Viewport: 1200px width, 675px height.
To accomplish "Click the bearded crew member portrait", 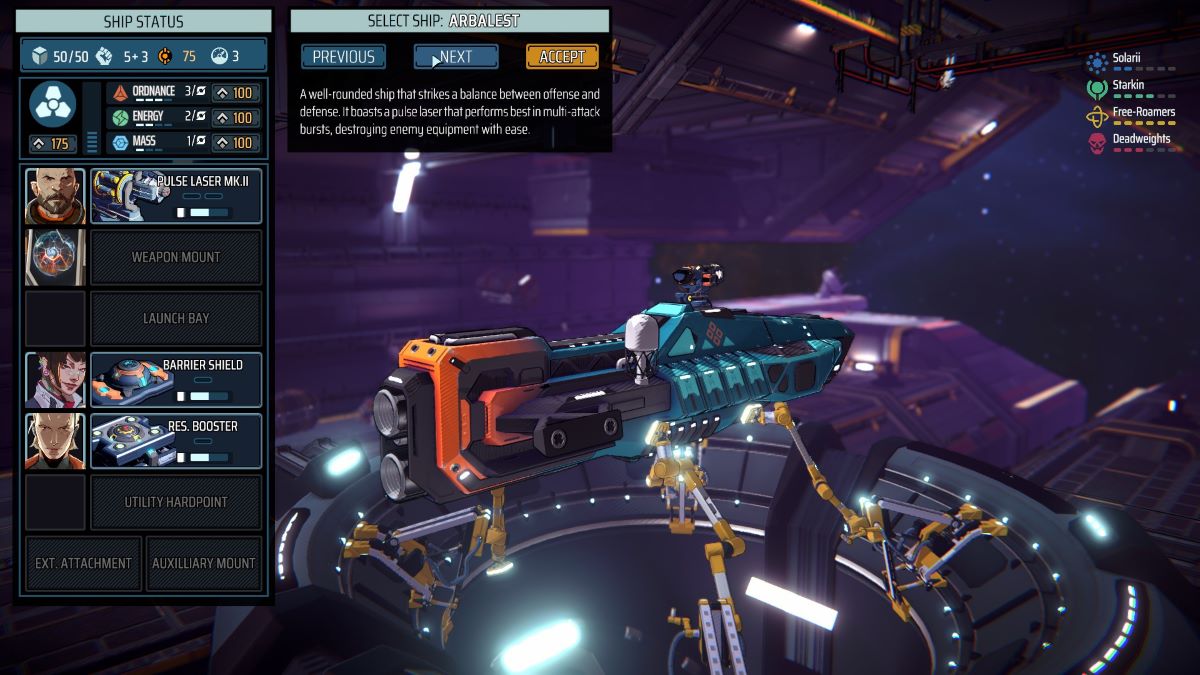I will (x=55, y=196).
